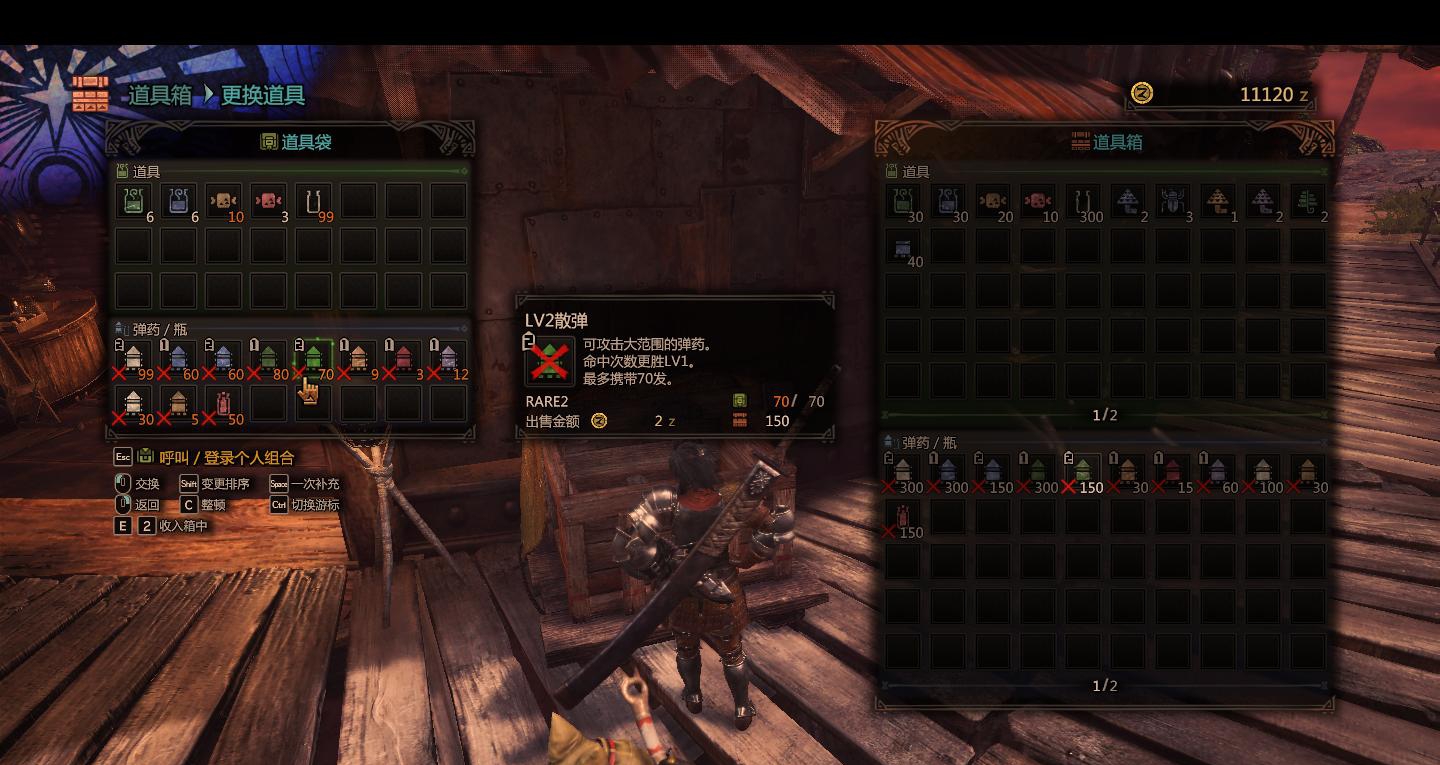Screen dimensions: 1440x765
Task: Select the orange mushroom in the item box
Action: 1217,201
